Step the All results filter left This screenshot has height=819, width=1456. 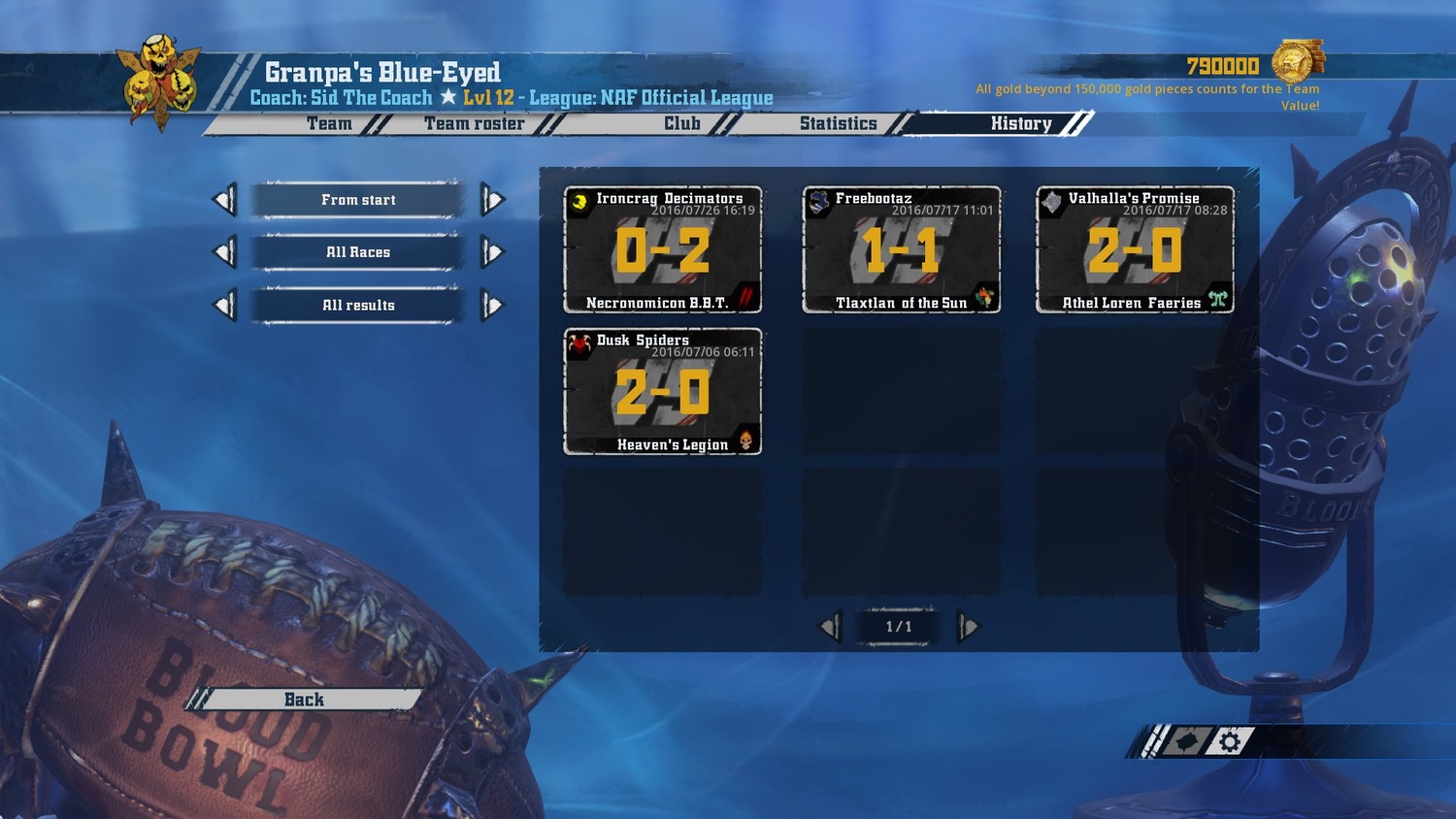(x=224, y=306)
